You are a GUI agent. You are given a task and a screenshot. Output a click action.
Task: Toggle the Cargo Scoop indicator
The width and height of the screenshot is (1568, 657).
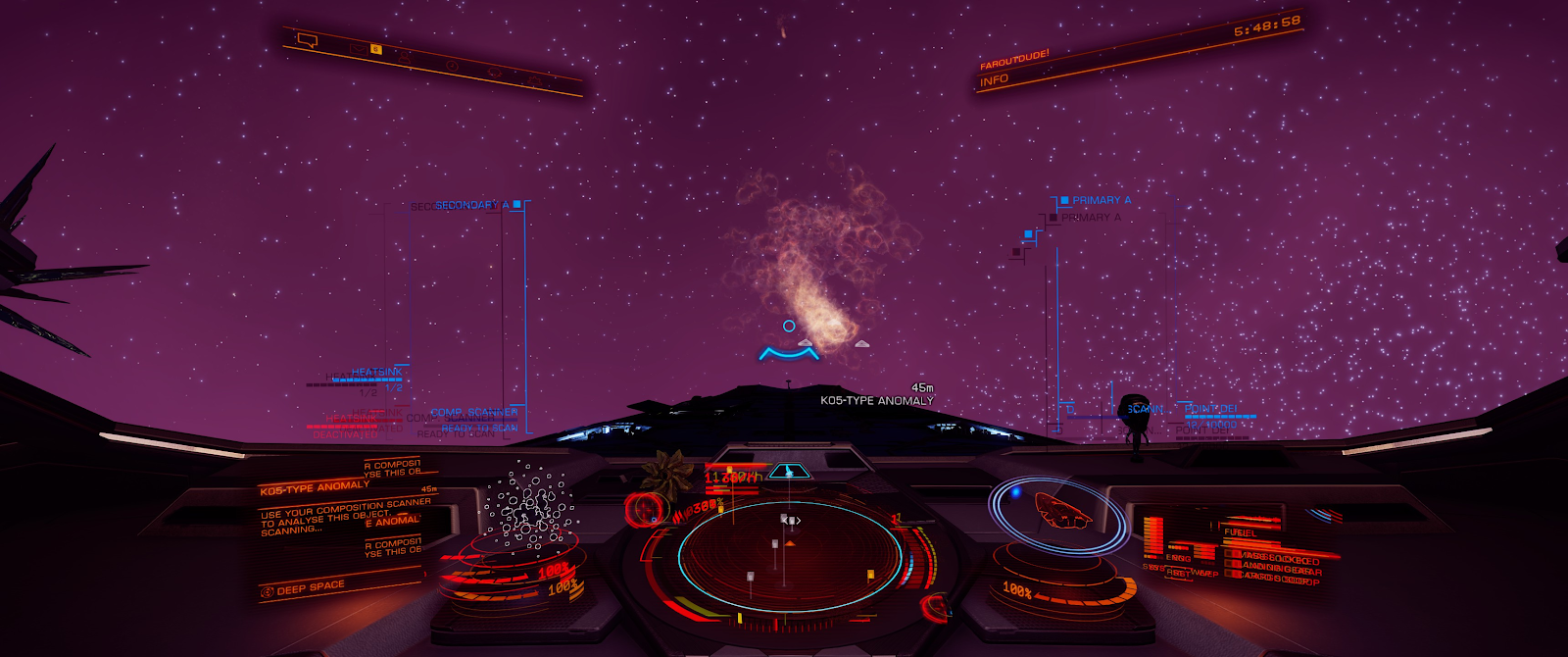(1280, 579)
